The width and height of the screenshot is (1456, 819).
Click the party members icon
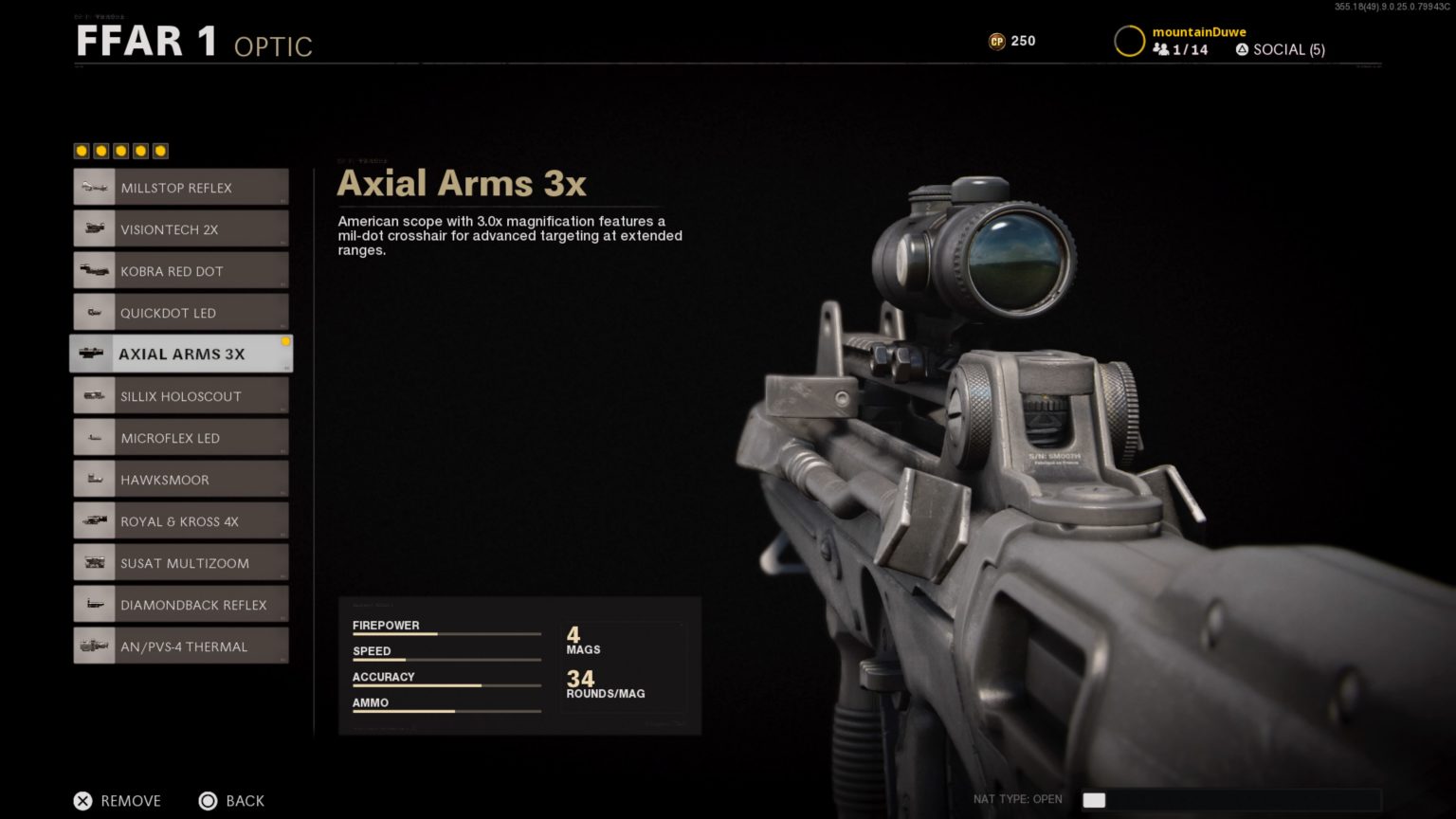coord(1162,49)
